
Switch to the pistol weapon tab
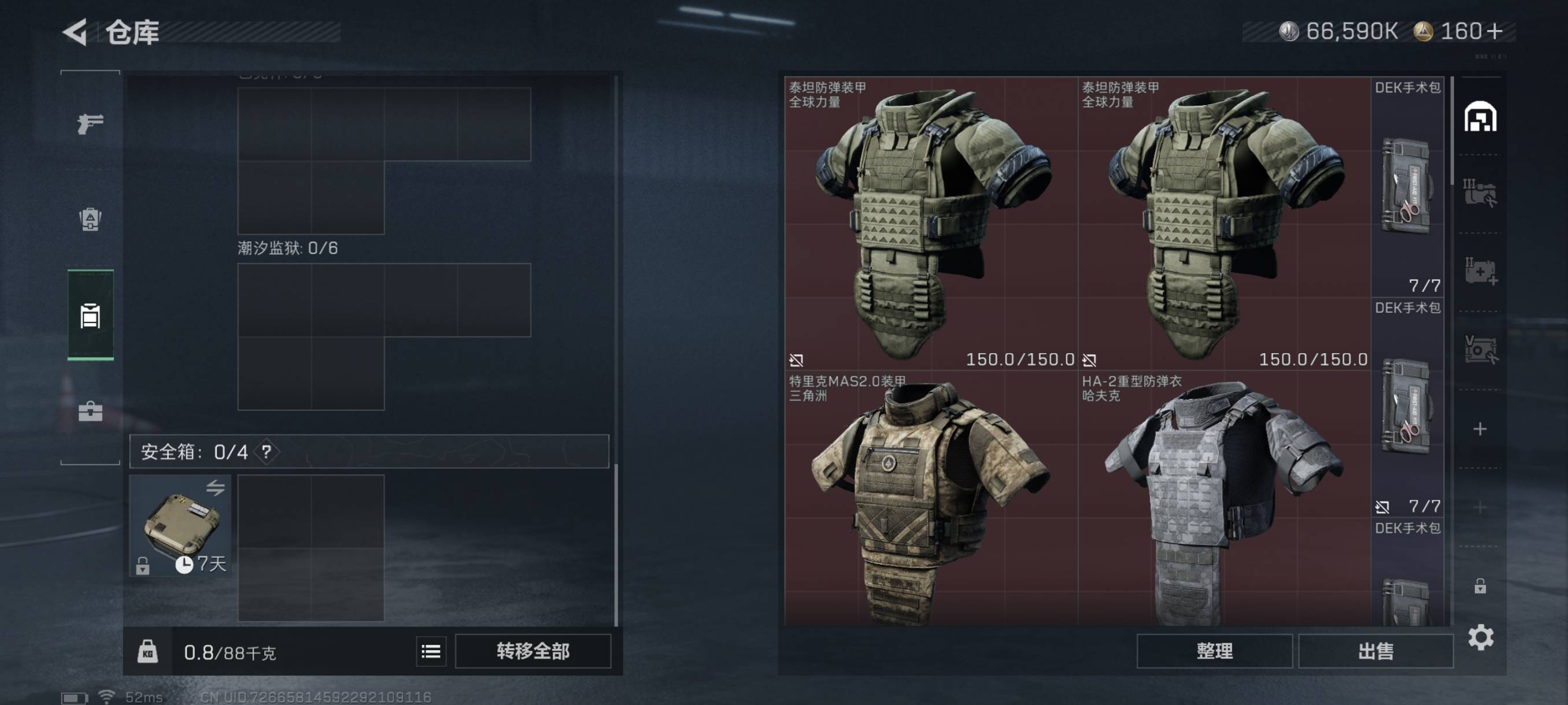[90, 124]
